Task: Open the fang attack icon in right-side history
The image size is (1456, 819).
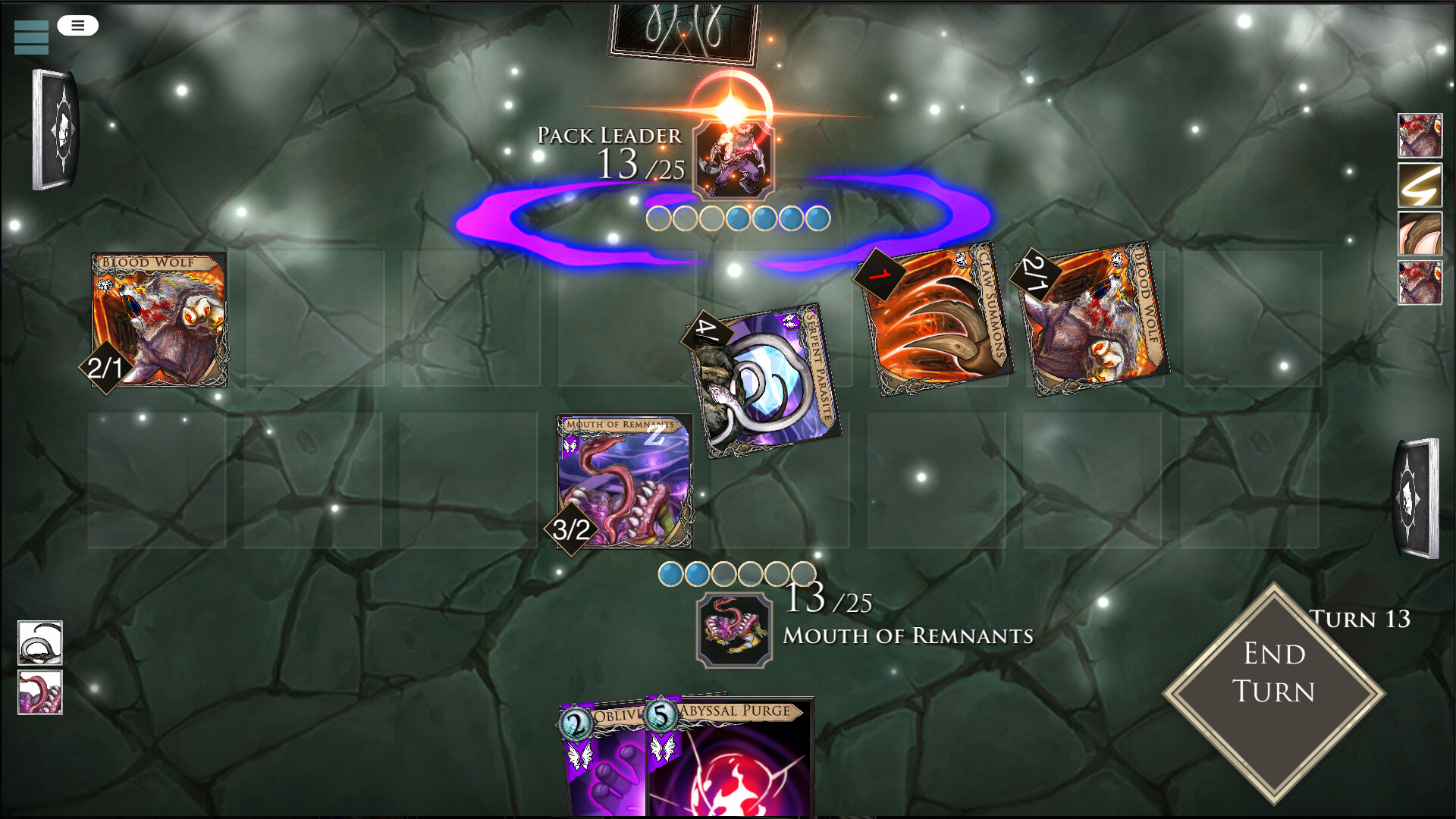Action: coord(1420,235)
